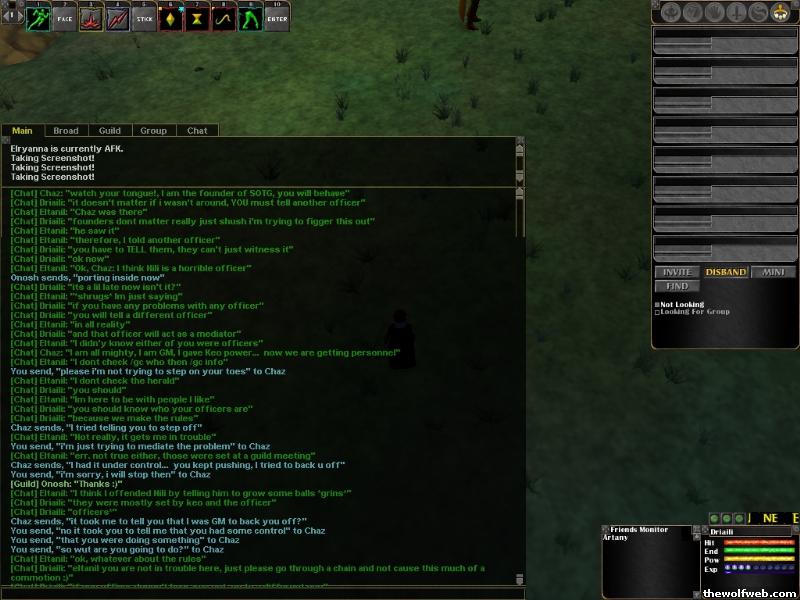800x600 pixels.
Task: Activate the red slash hotbar ability
Action: coord(118,17)
